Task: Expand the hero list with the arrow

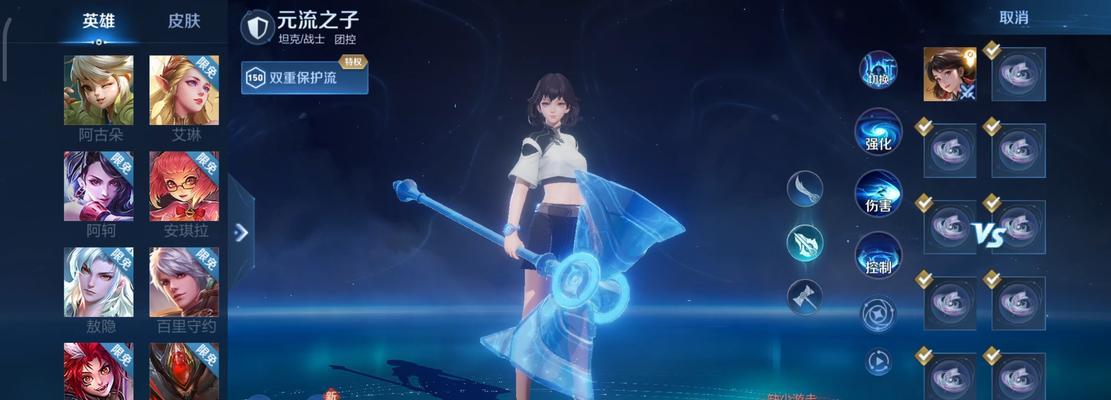Action: 241,232
